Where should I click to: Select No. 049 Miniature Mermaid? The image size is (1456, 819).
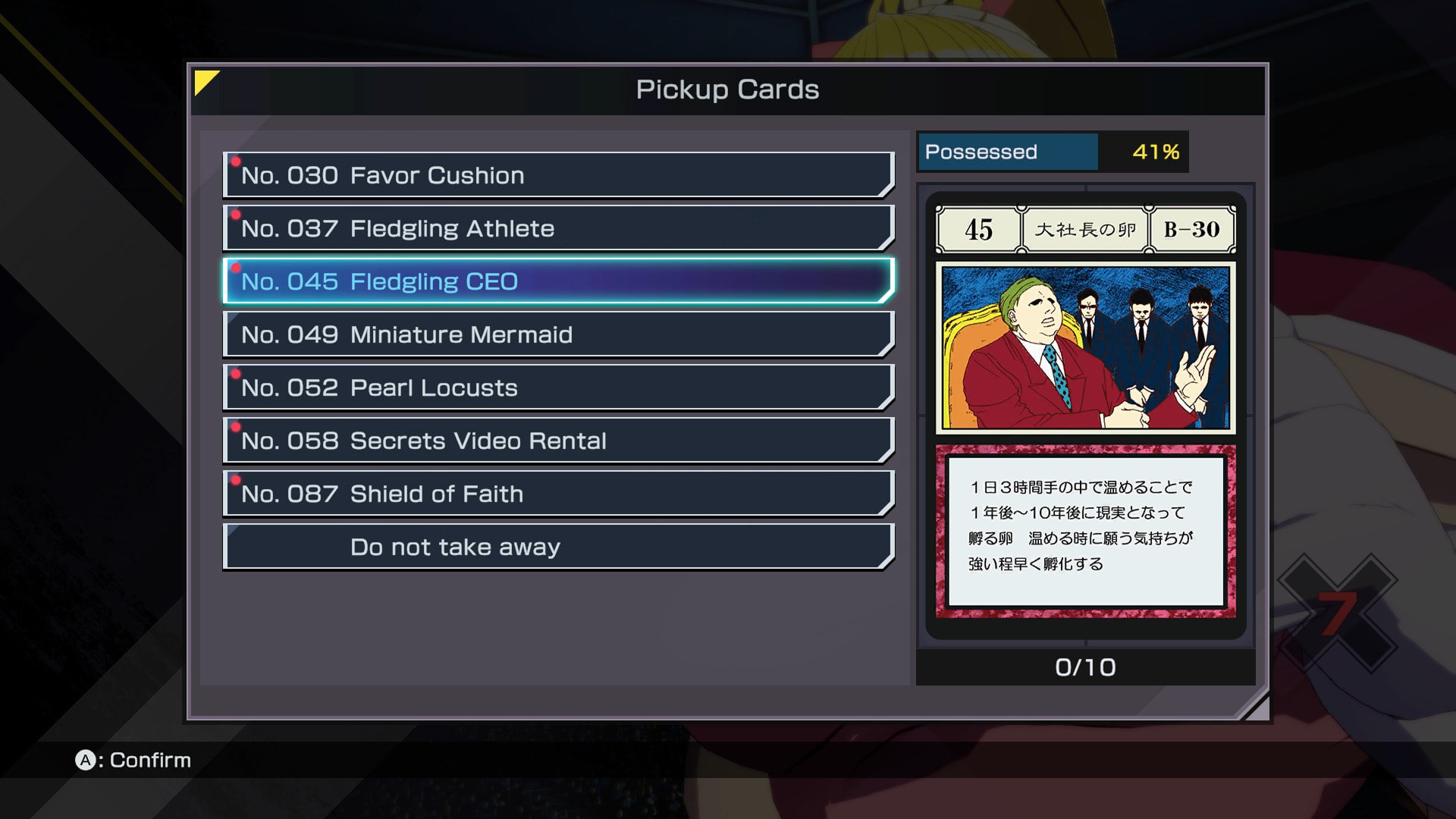(x=558, y=334)
